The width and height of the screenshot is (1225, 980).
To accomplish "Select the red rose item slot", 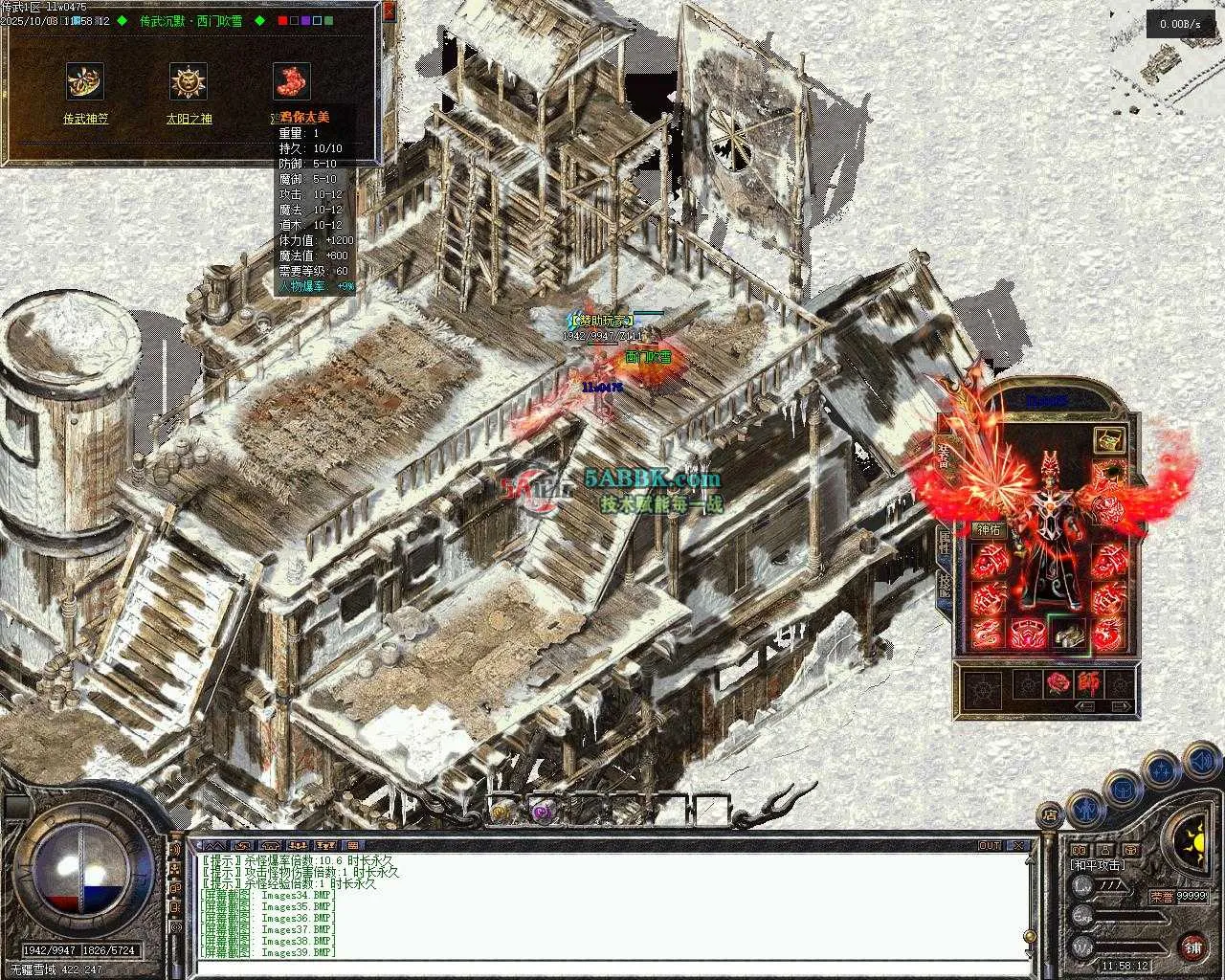I will (1058, 683).
